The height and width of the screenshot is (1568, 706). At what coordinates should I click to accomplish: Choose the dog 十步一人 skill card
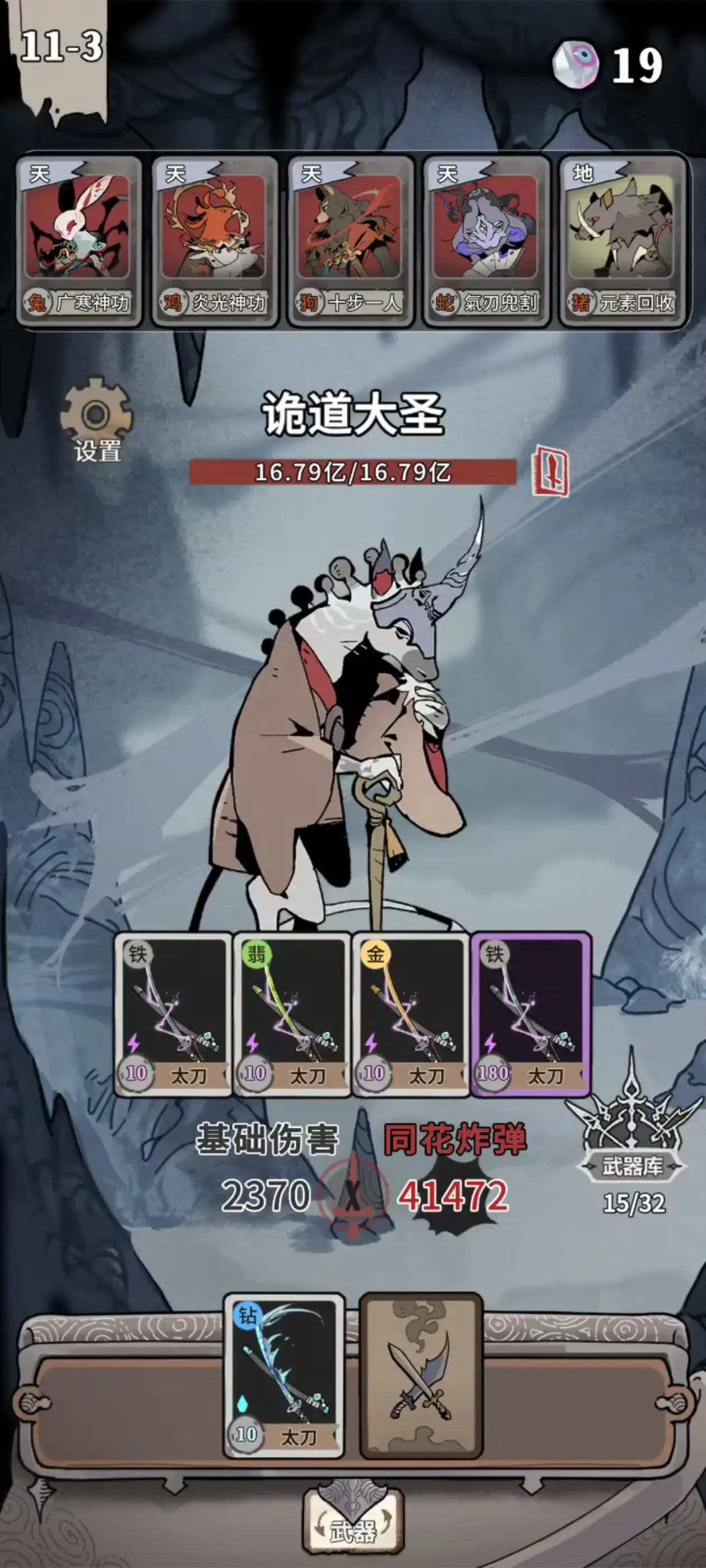pyautogui.click(x=350, y=240)
